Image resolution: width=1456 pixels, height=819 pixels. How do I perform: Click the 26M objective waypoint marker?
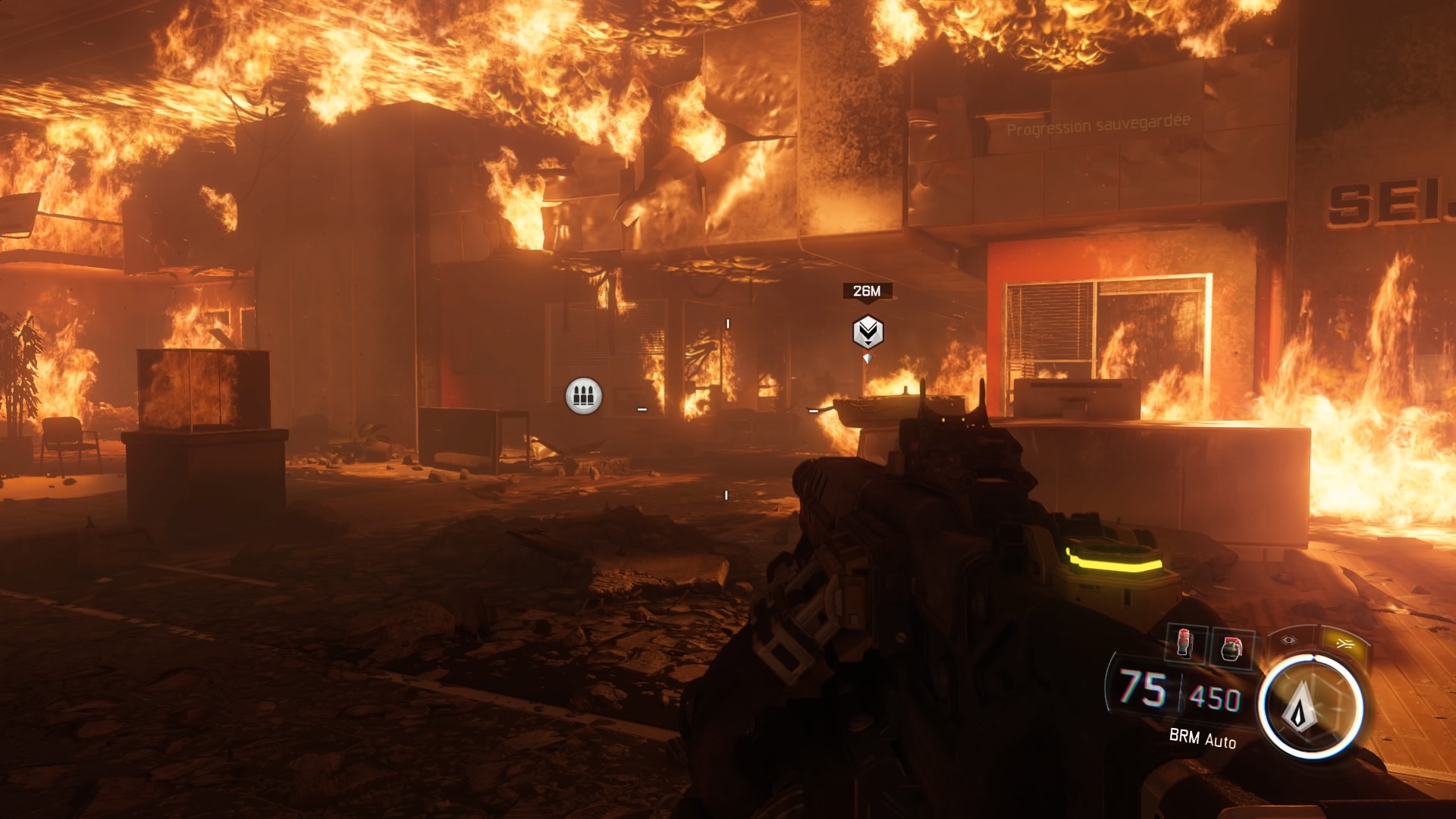pos(868,331)
